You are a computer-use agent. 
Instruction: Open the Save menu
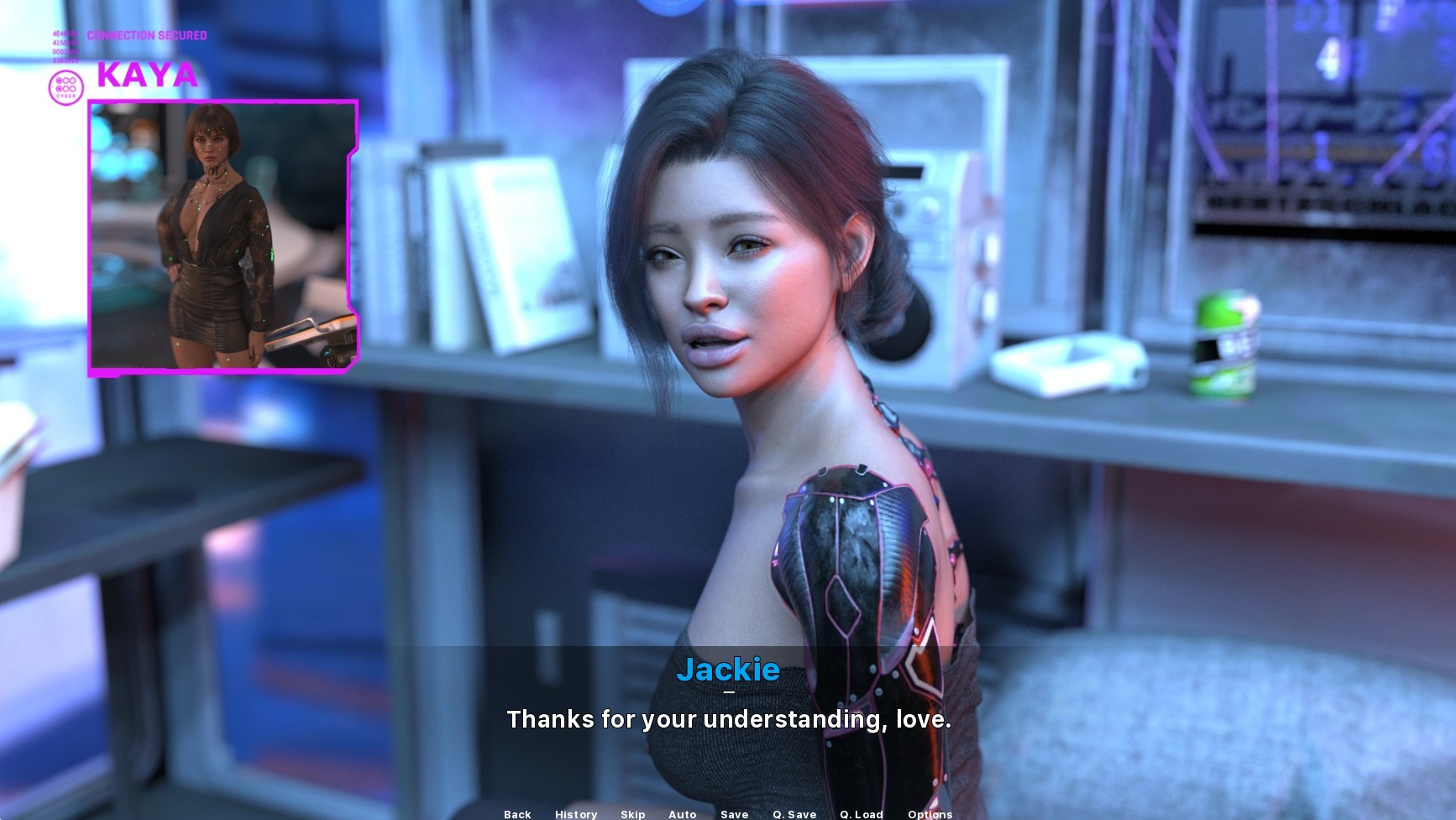[735, 813]
